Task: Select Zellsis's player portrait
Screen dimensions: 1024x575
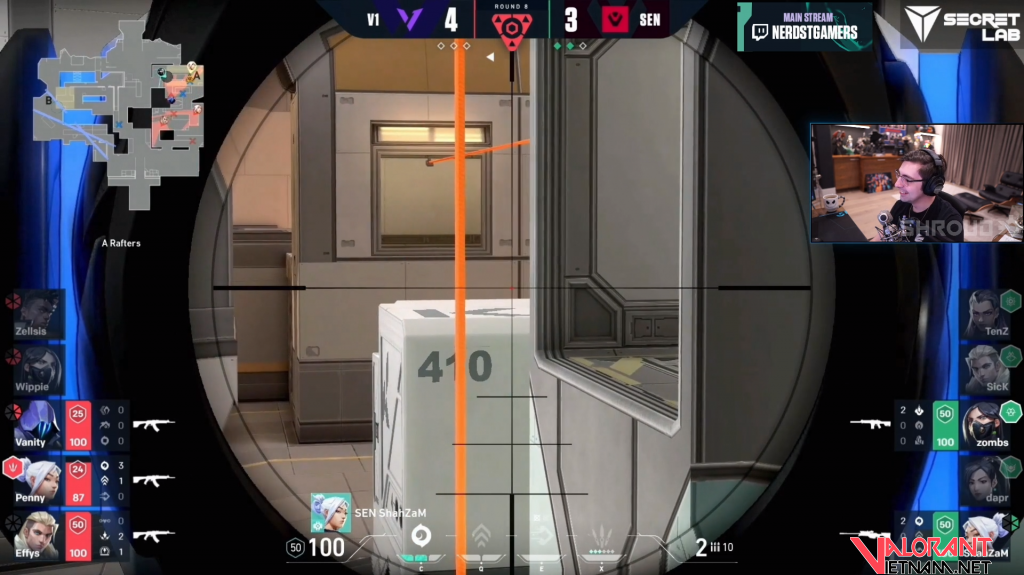Action: click(x=35, y=313)
